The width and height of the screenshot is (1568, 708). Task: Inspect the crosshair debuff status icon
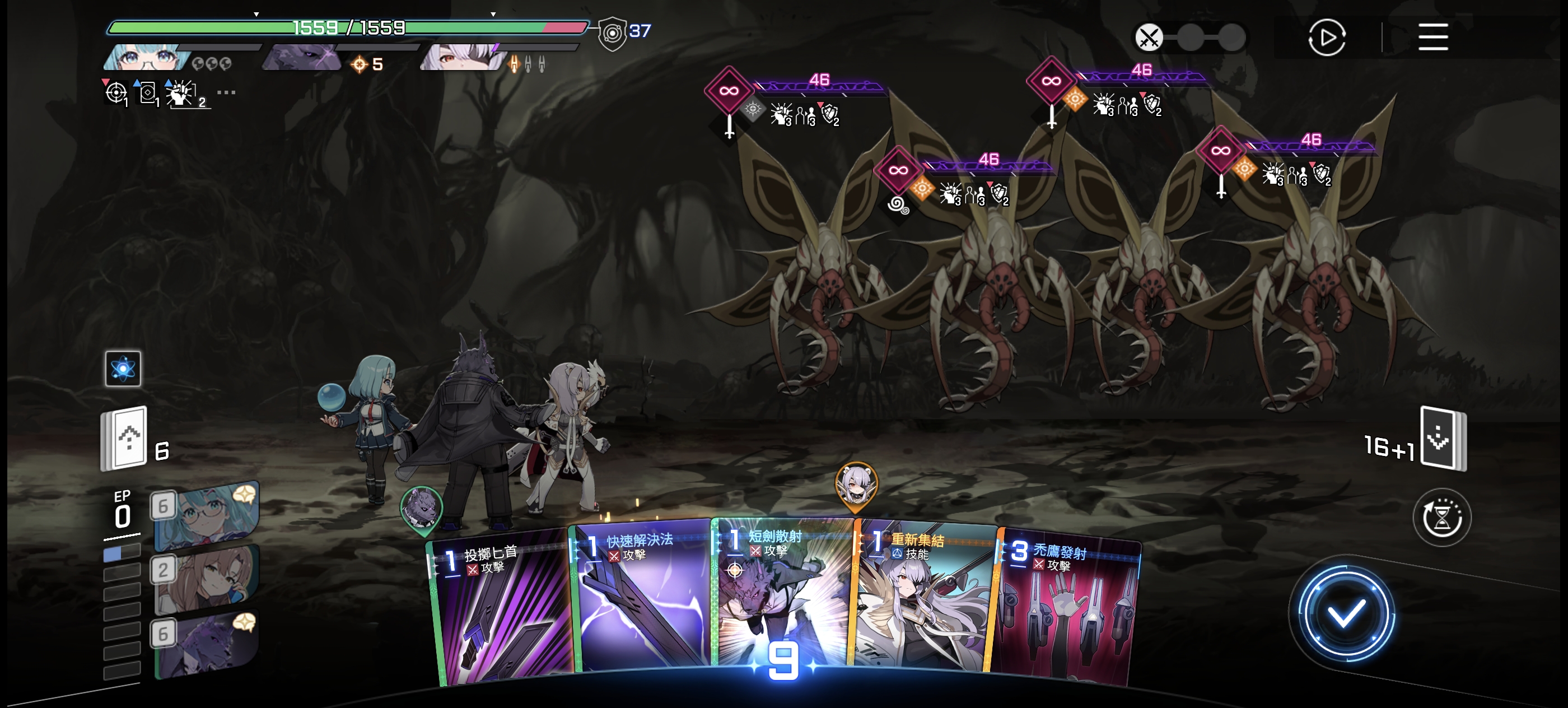click(x=116, y=93)
